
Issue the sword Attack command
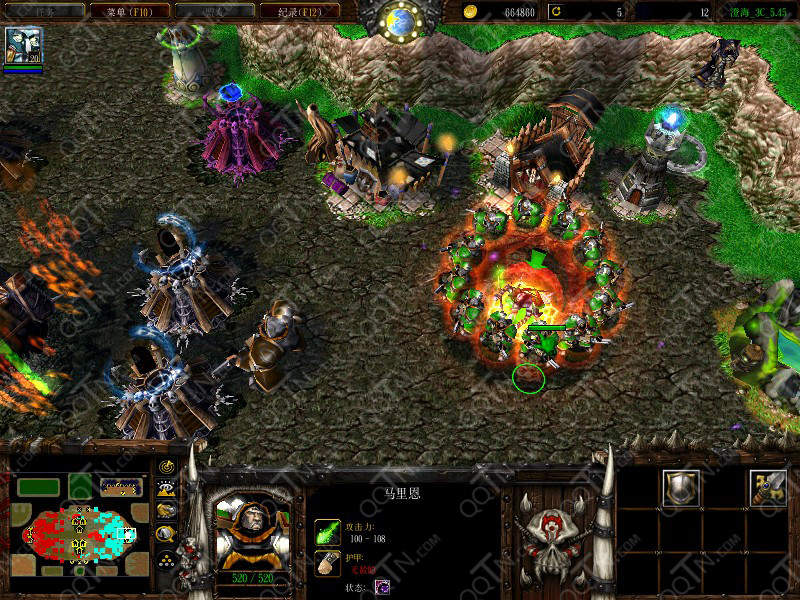(x=767, y=487)
